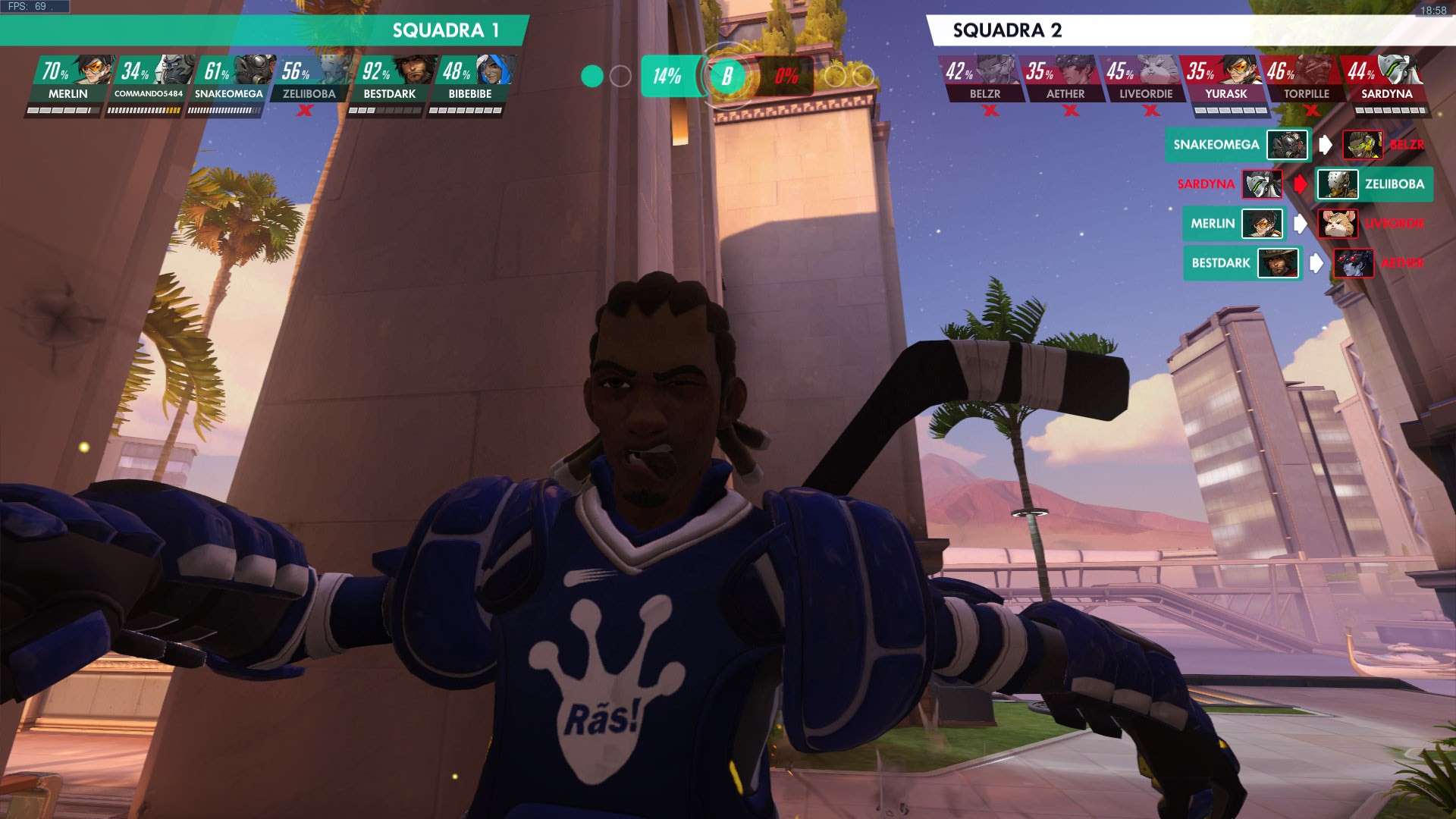Switch view to BESTDARK's roster card
1456x819 pixels.
pos(390,80)
